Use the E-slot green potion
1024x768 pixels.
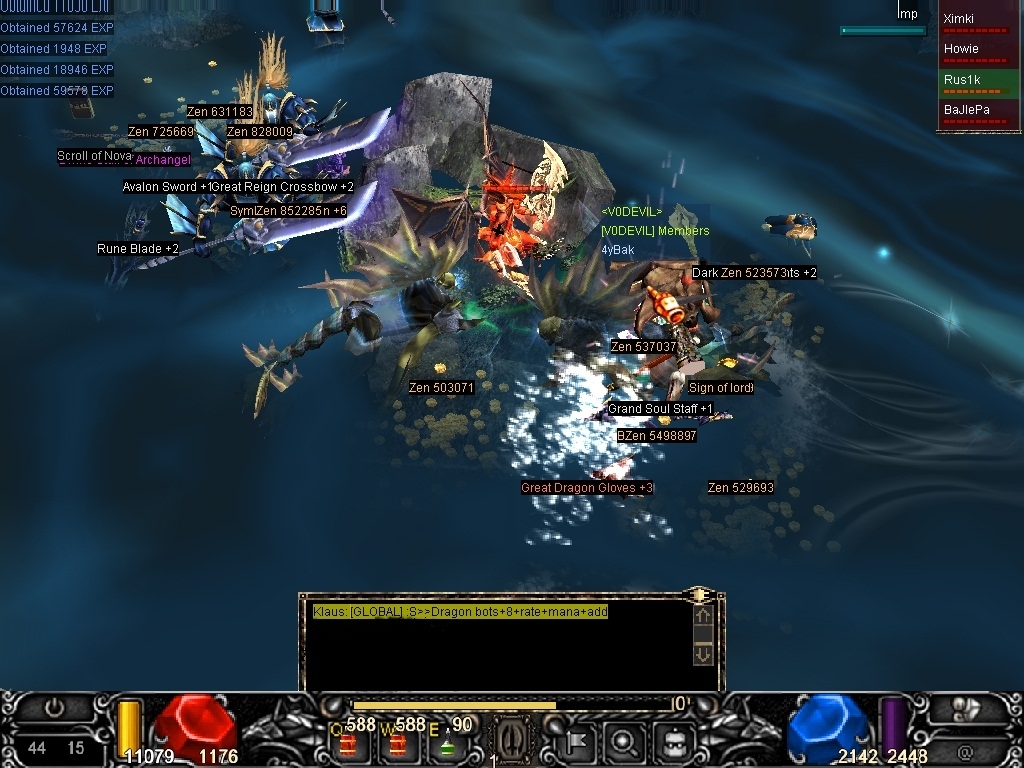click(x=446, y=744)
